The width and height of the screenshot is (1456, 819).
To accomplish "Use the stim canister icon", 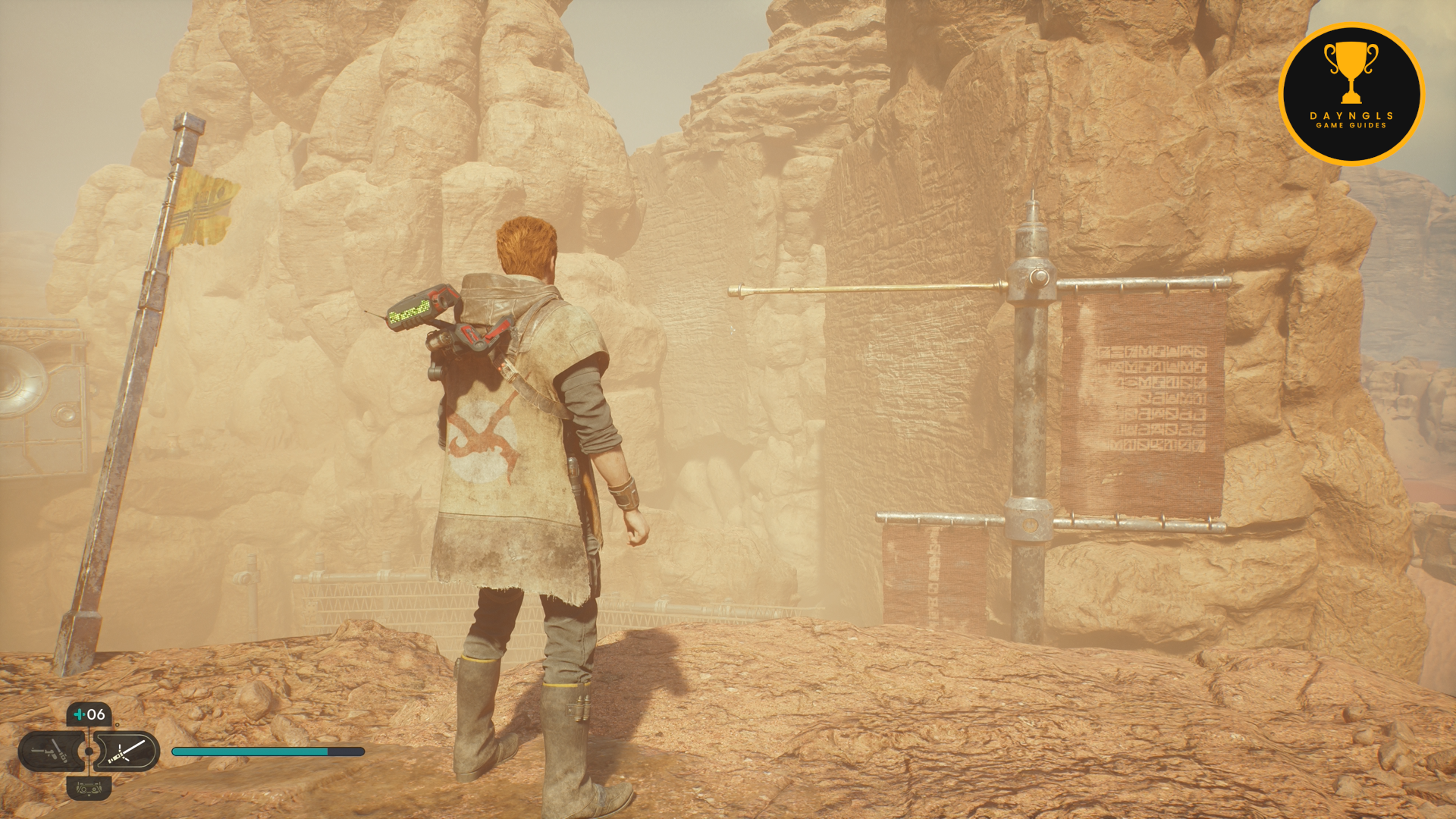I will pyautogui.click(x=89, y=714).
